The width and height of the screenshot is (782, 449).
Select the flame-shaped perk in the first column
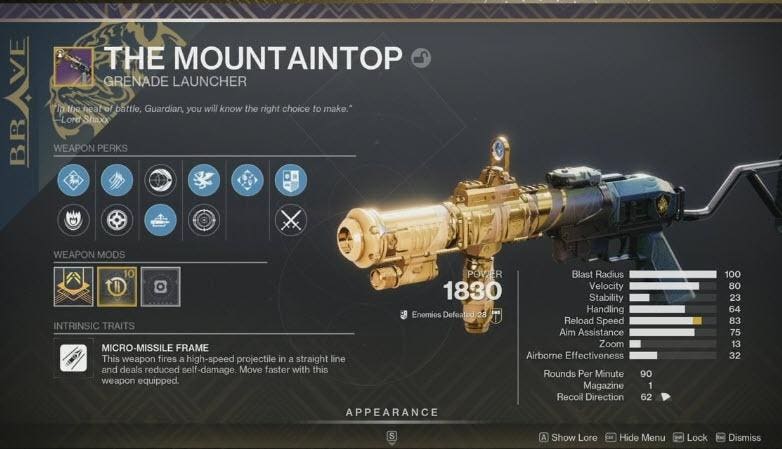tap(72, 220)
